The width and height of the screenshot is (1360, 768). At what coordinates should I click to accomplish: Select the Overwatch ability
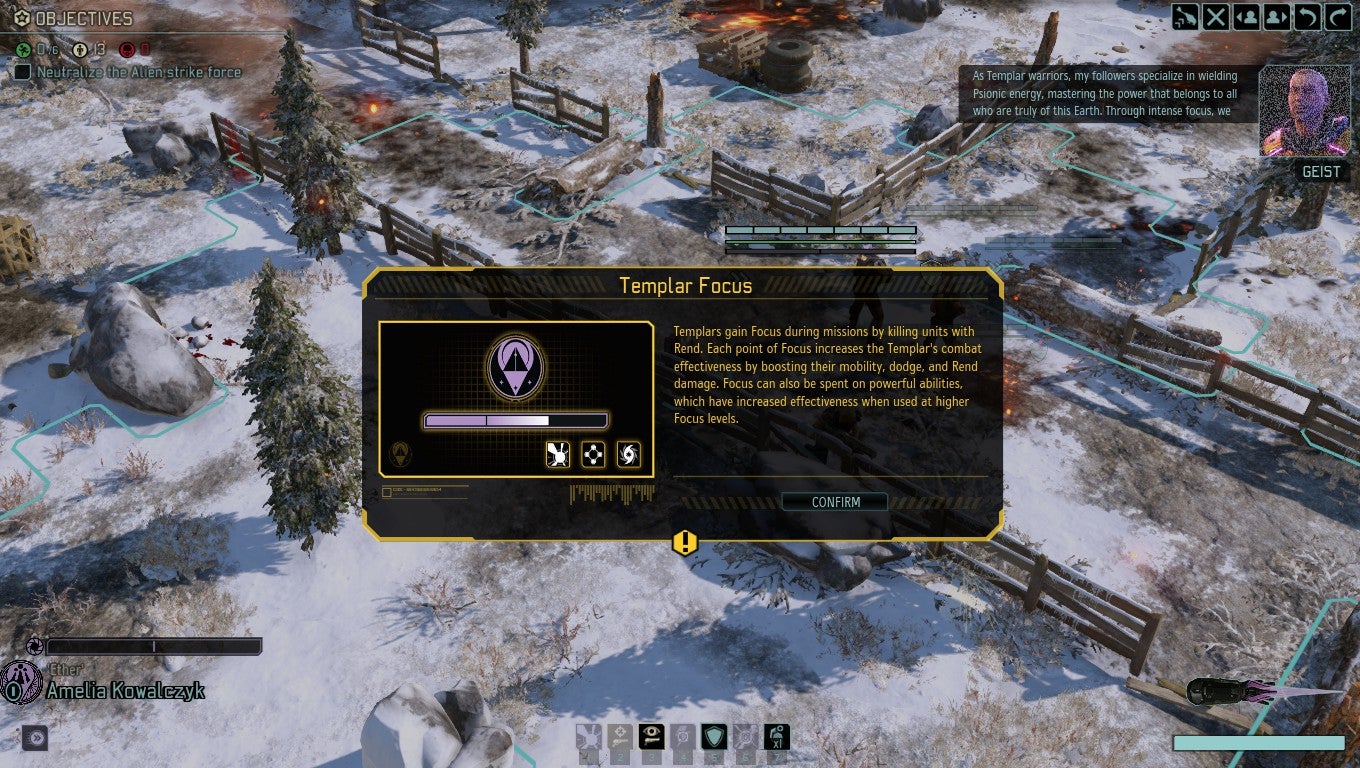[652, 737]
